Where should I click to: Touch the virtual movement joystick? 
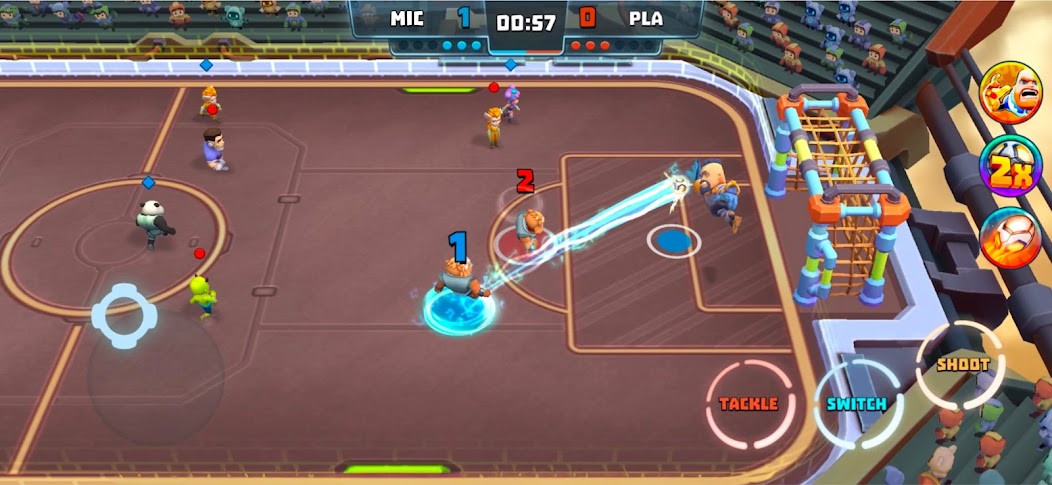click(x=124, y=316)
